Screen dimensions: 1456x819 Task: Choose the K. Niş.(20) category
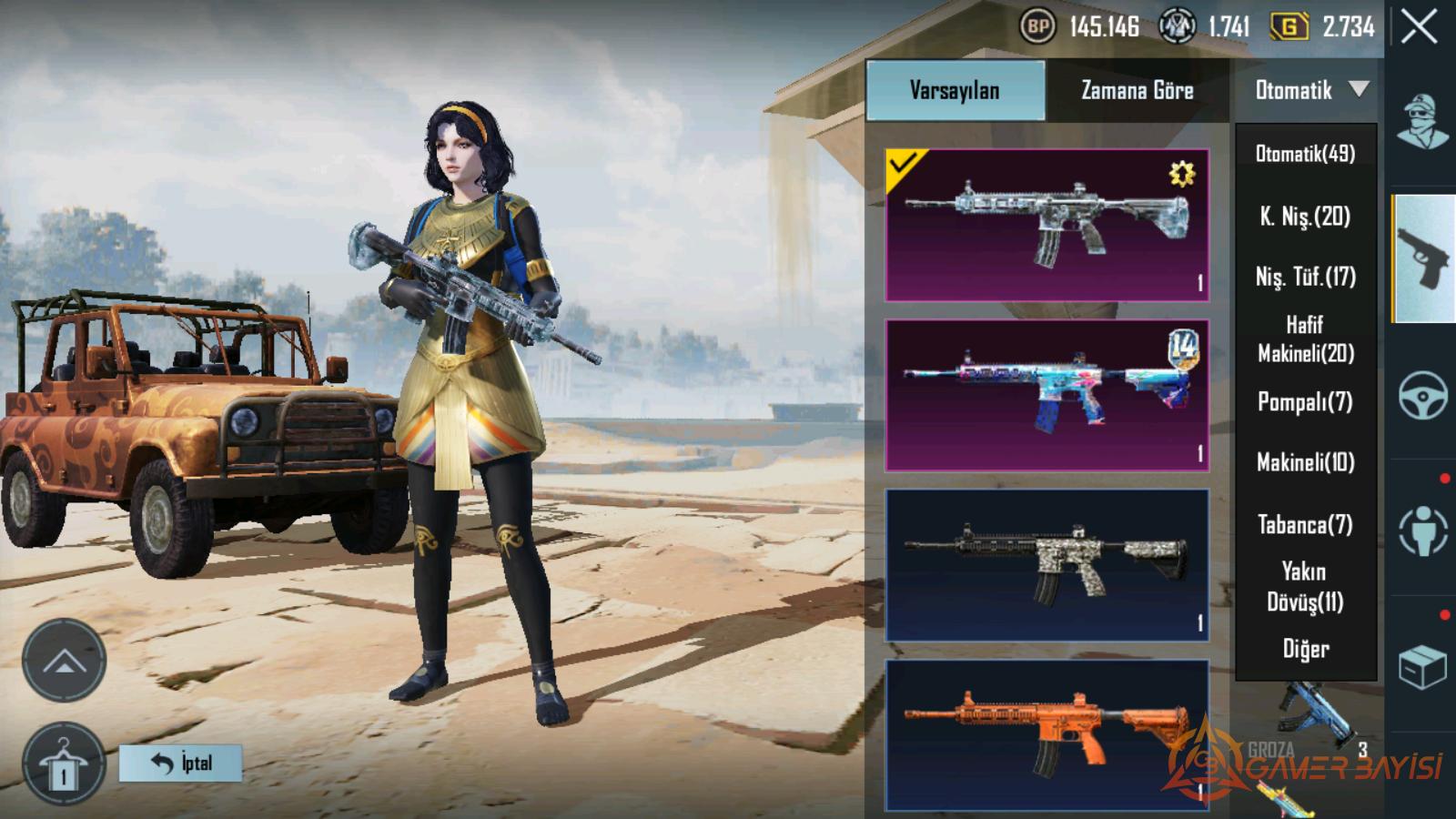1305,217
